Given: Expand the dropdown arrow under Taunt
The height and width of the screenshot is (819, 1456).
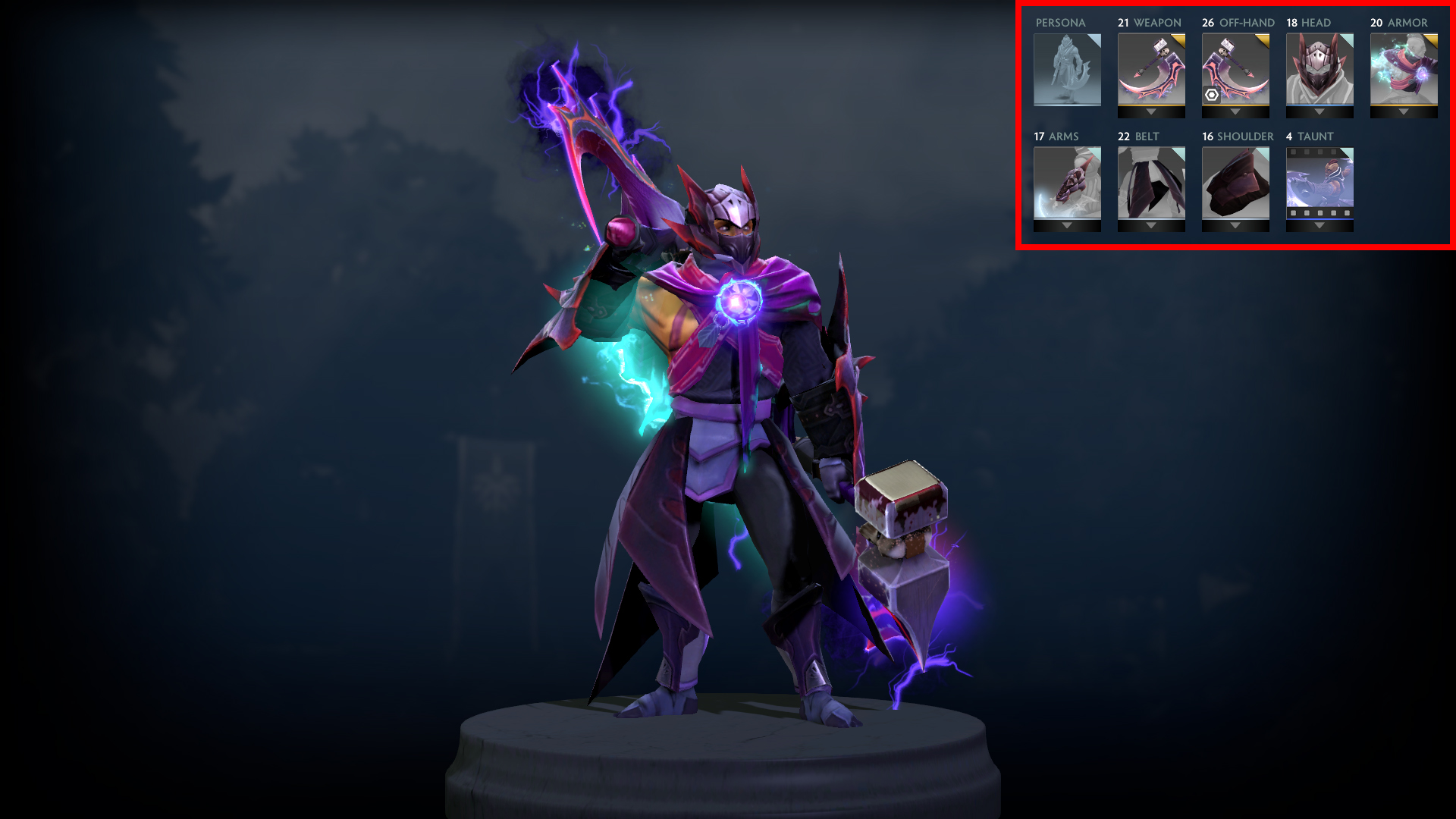Looking at the screenshot, I should pos(1319,226).
